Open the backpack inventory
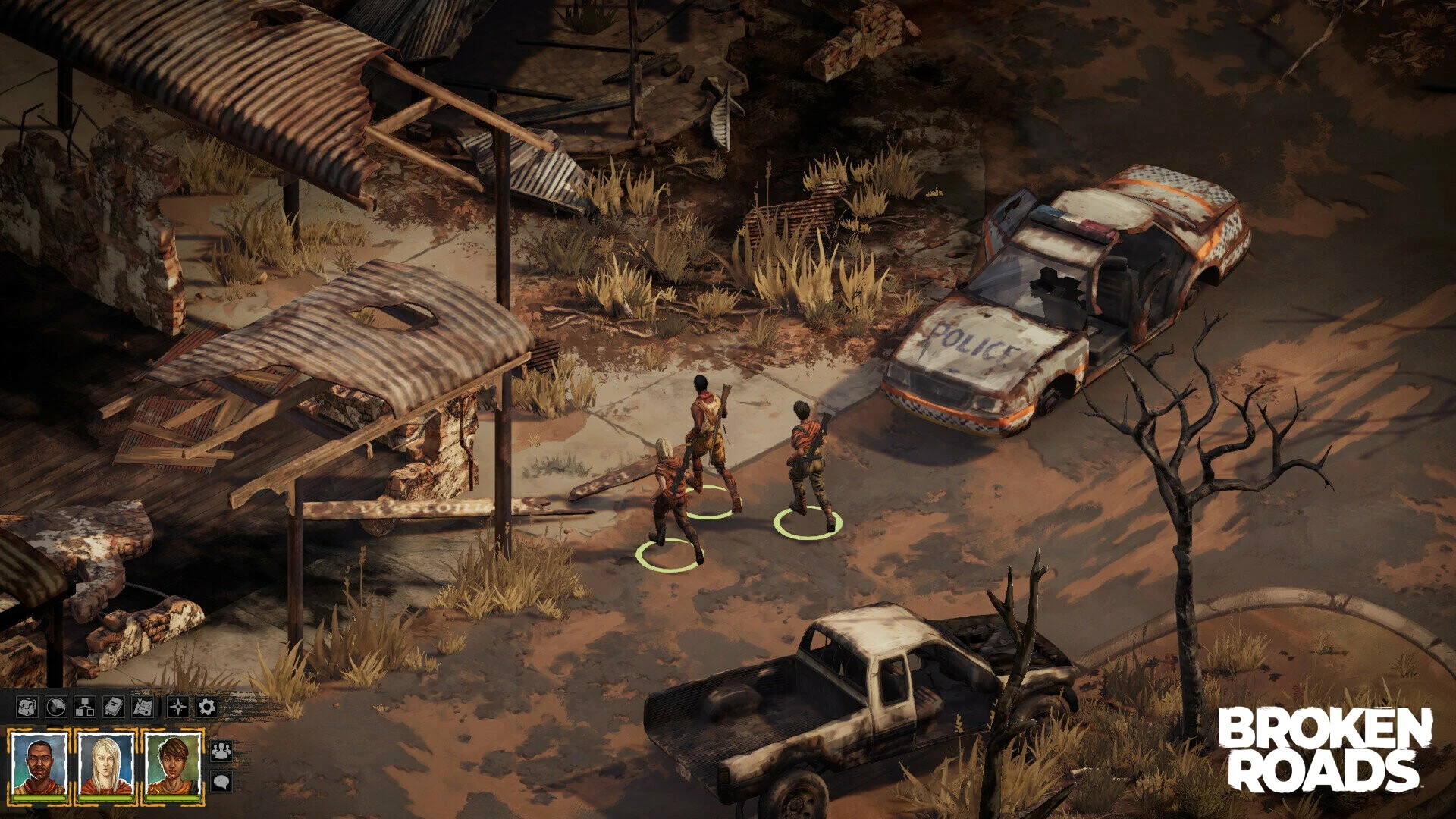This screenshot has width=1456, height=819. point(27,708)
